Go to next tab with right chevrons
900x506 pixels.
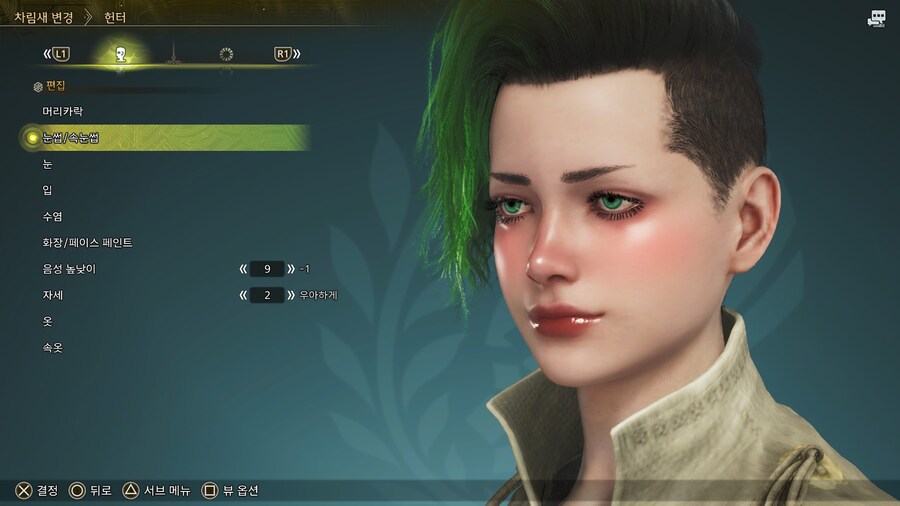[x=297, y=54]
